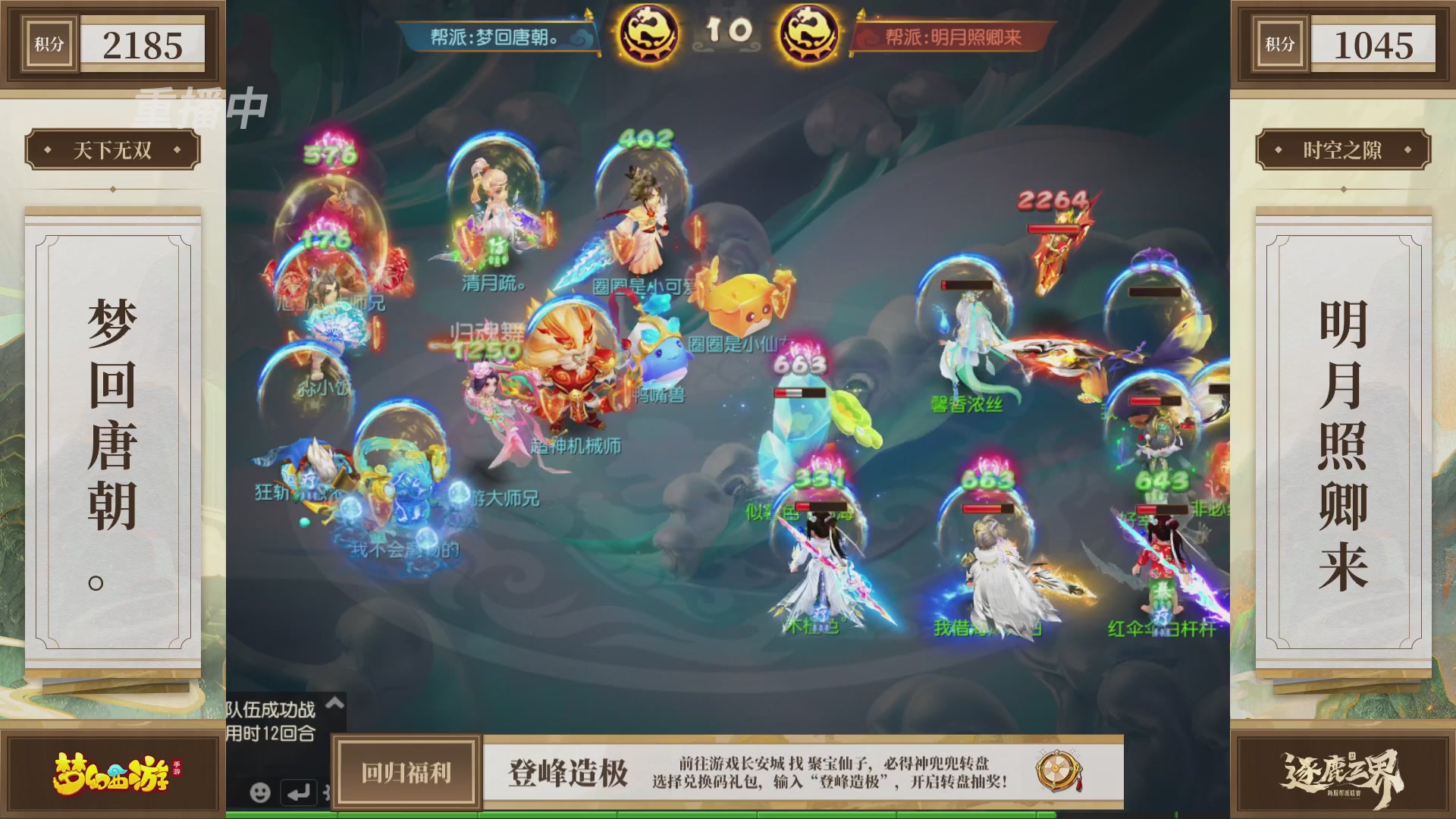Click the 积分 score badge showing 2185
1456x819 pixels.
click(x=112, y=44)
